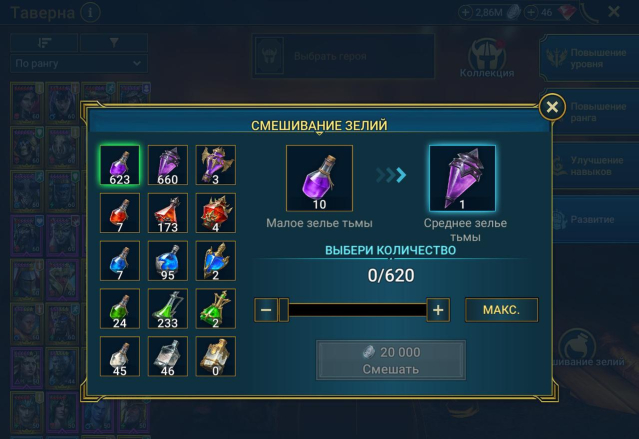Increase quantity with the plus button

(x=438, y=310)
